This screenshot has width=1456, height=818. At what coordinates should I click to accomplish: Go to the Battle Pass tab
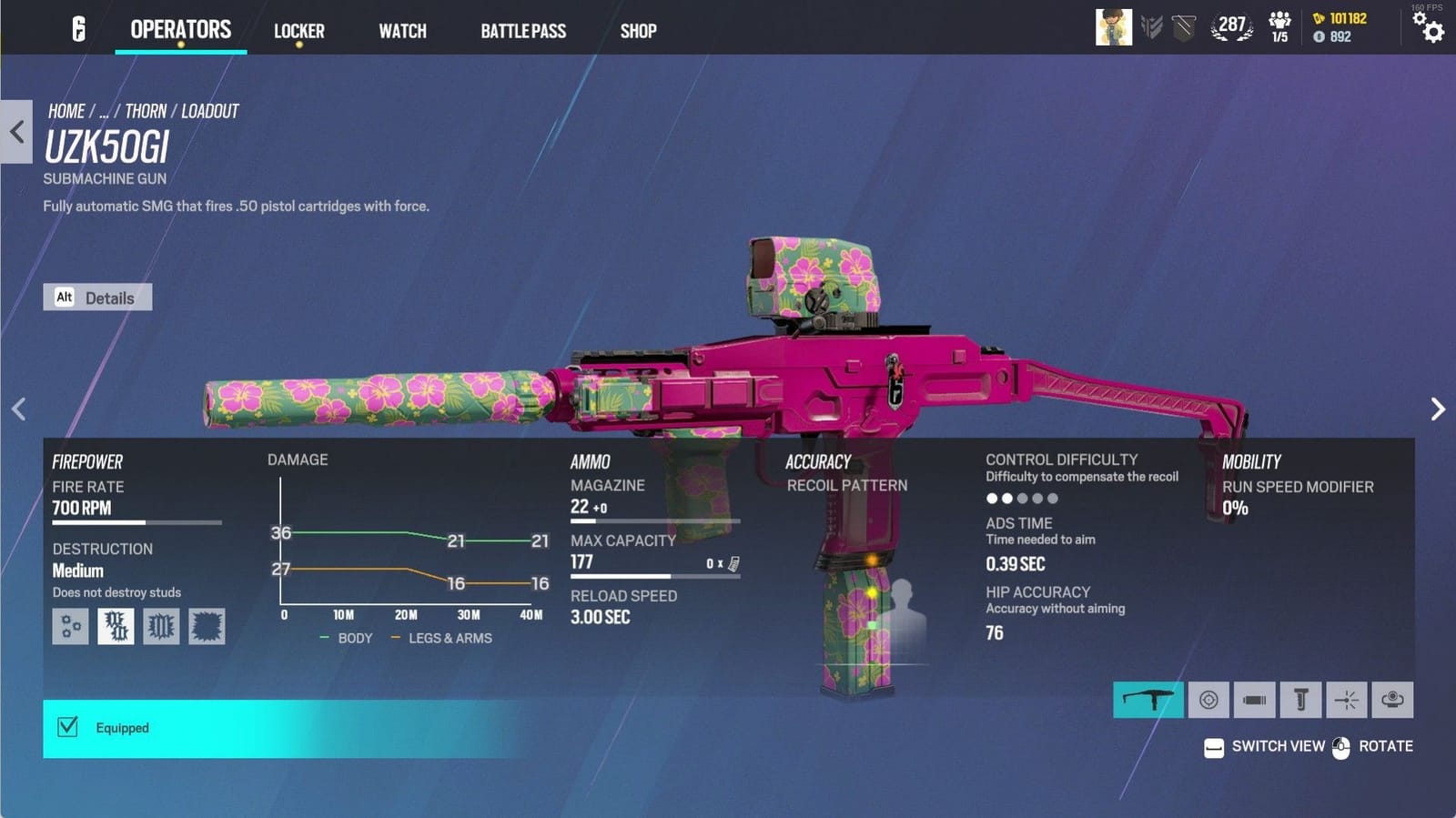pyautogui.click(x=523, y=31)
